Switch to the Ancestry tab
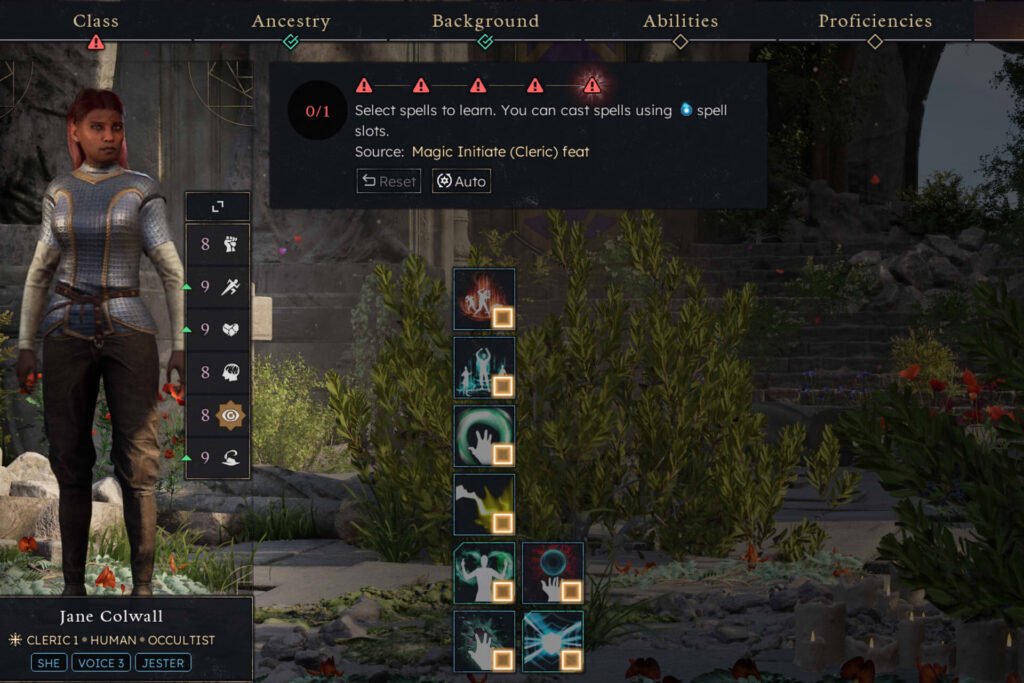1024x683 pixels. (290, 21)
